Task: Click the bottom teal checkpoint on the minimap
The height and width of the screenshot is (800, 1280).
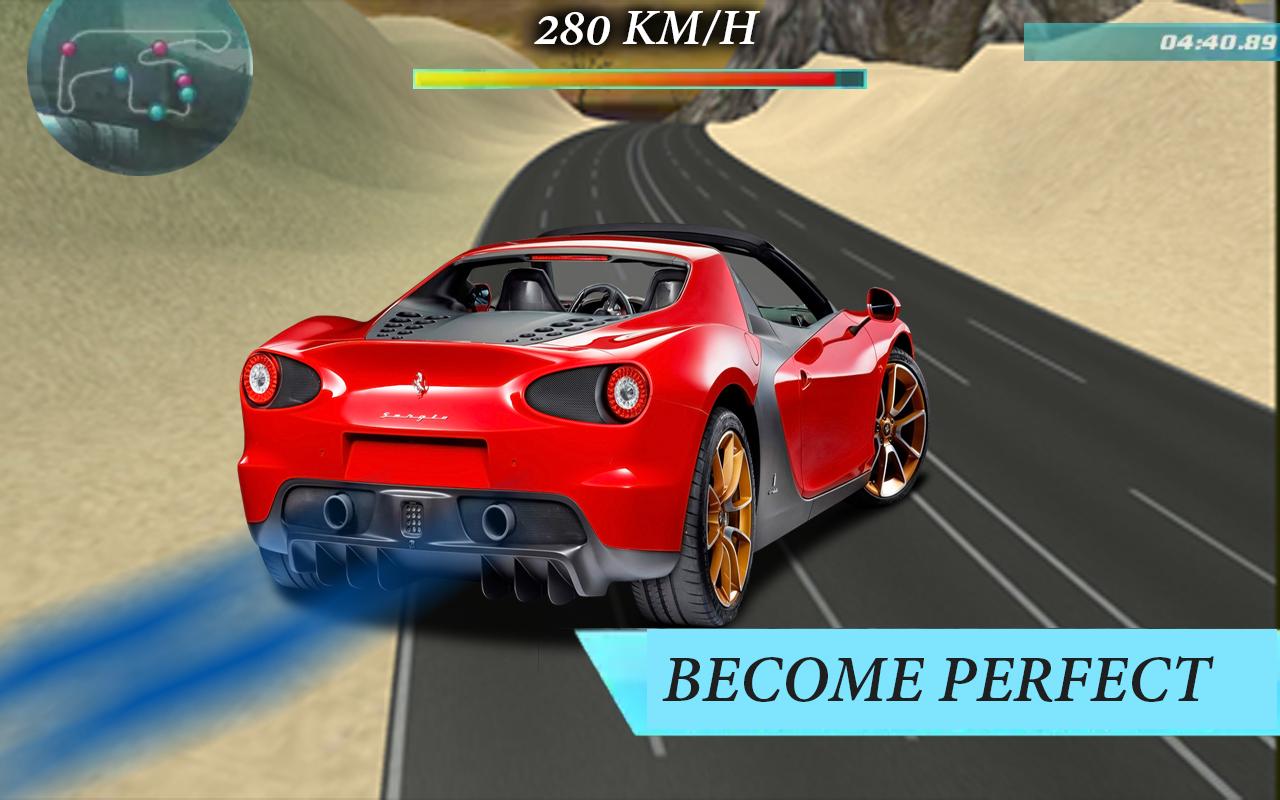Action: (x=156, y=111)
